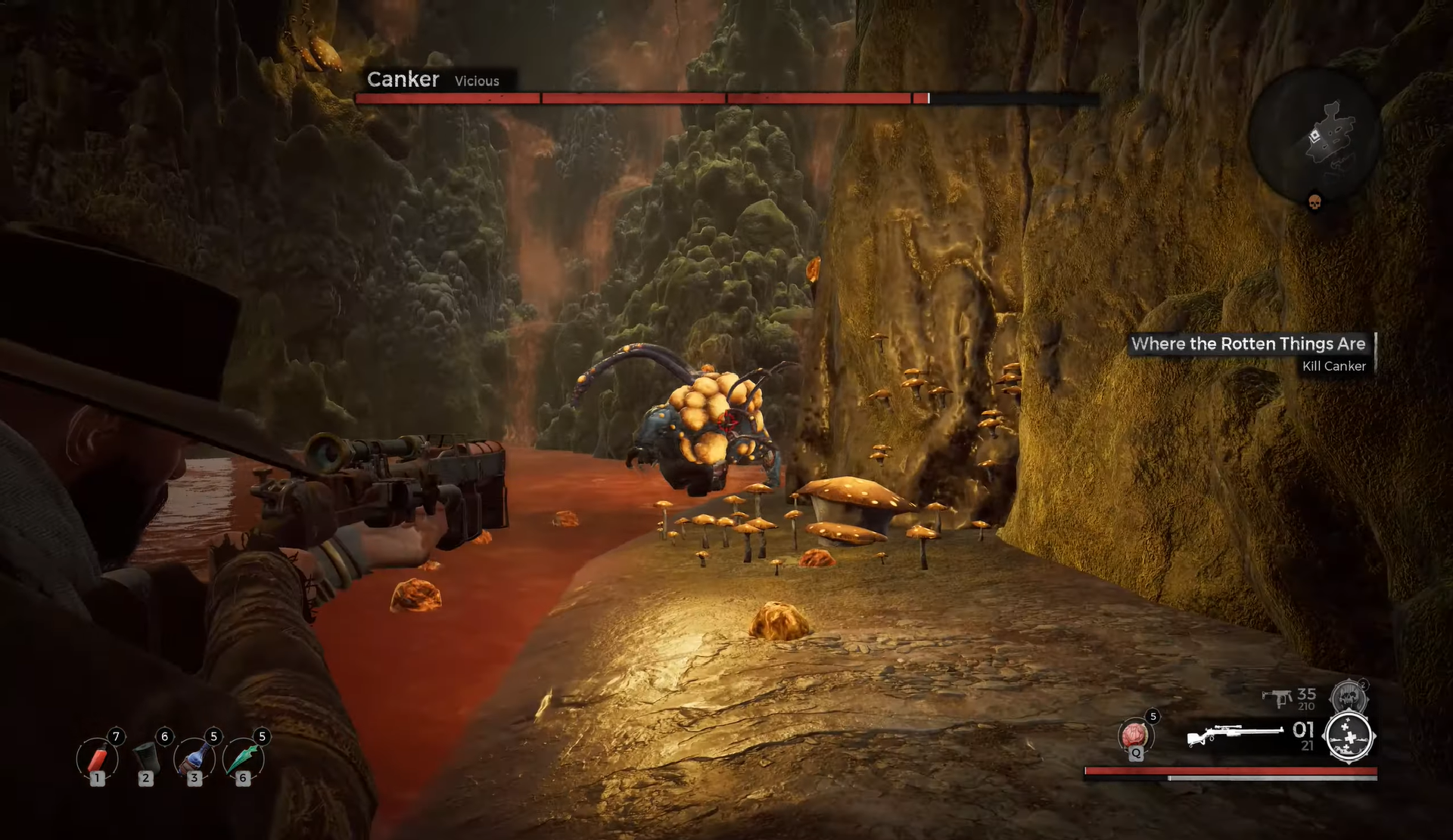Switch to the submachine gun sidearm

pyautogui.click(x=1278, y=698)
